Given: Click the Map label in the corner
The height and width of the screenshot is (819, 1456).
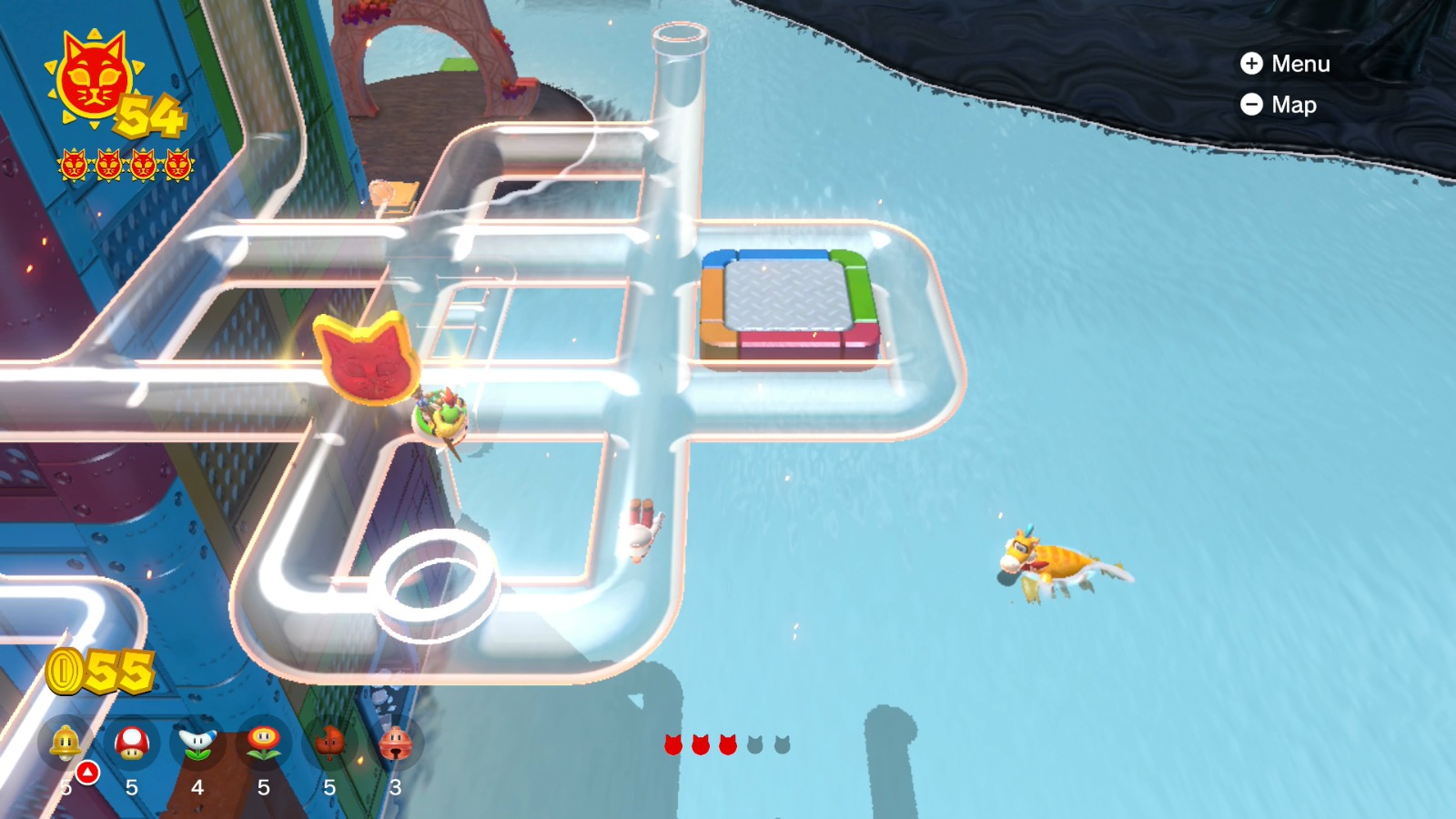Looking at the screenshot, I should 1295,105.
